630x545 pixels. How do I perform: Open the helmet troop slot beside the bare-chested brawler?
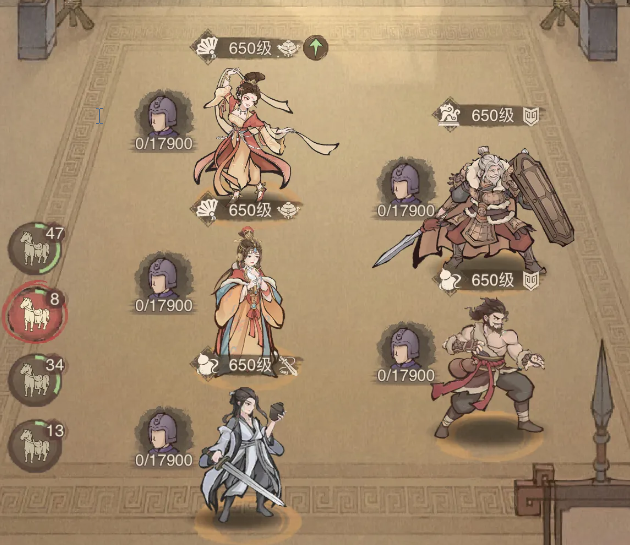click(x=404, y=348)
